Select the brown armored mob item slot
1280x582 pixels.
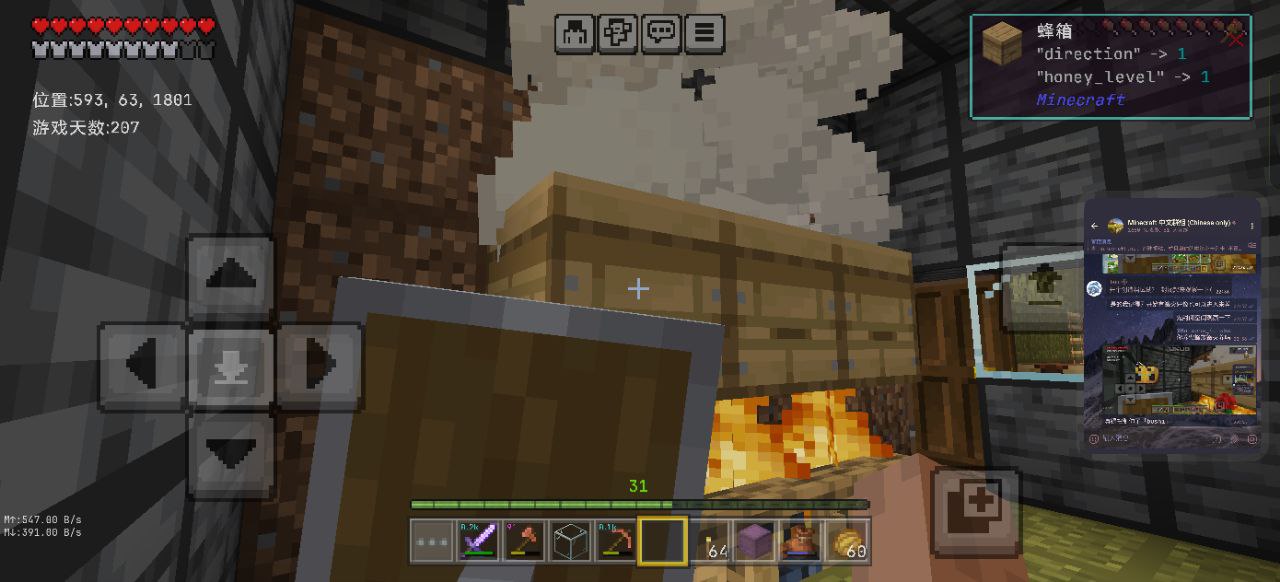801,541
